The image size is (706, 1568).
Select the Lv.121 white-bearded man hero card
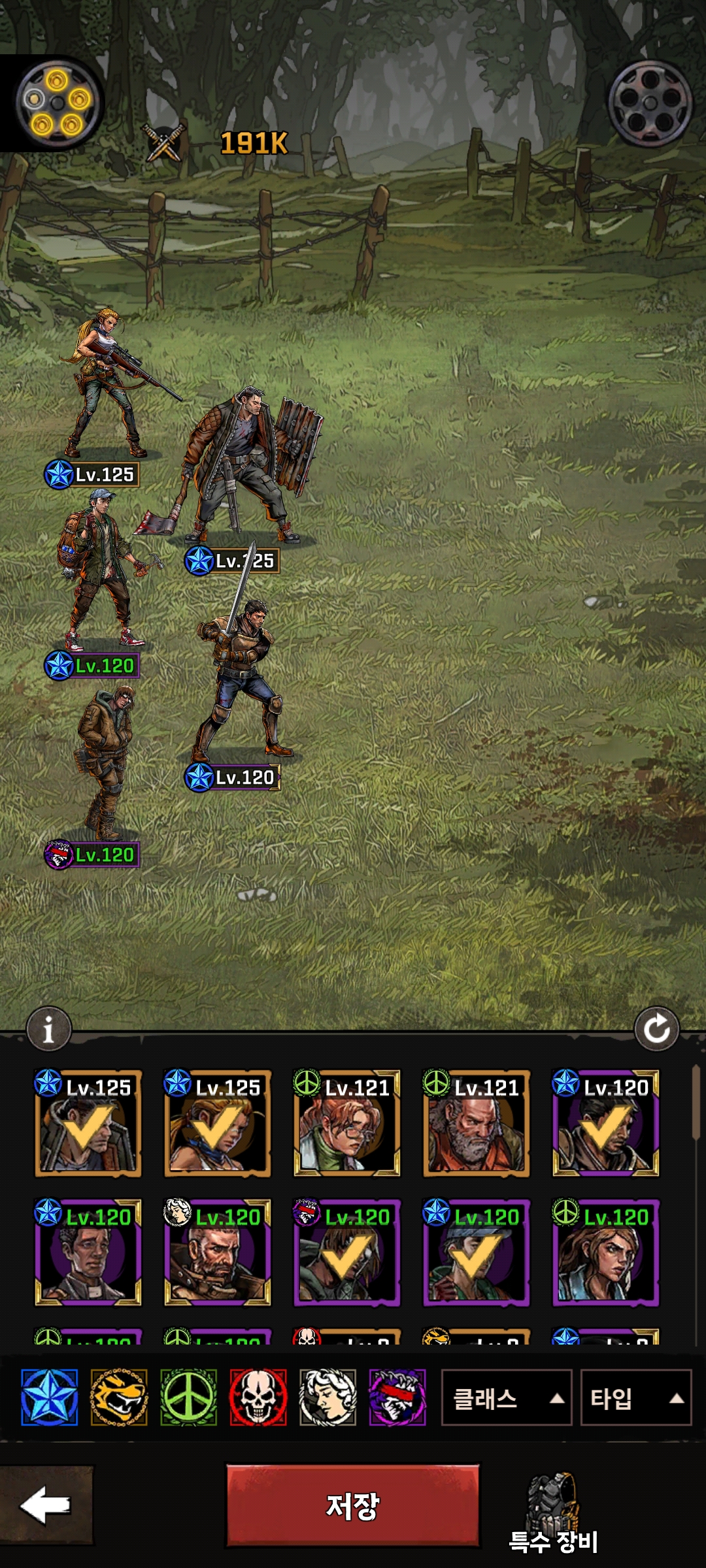476,1124
